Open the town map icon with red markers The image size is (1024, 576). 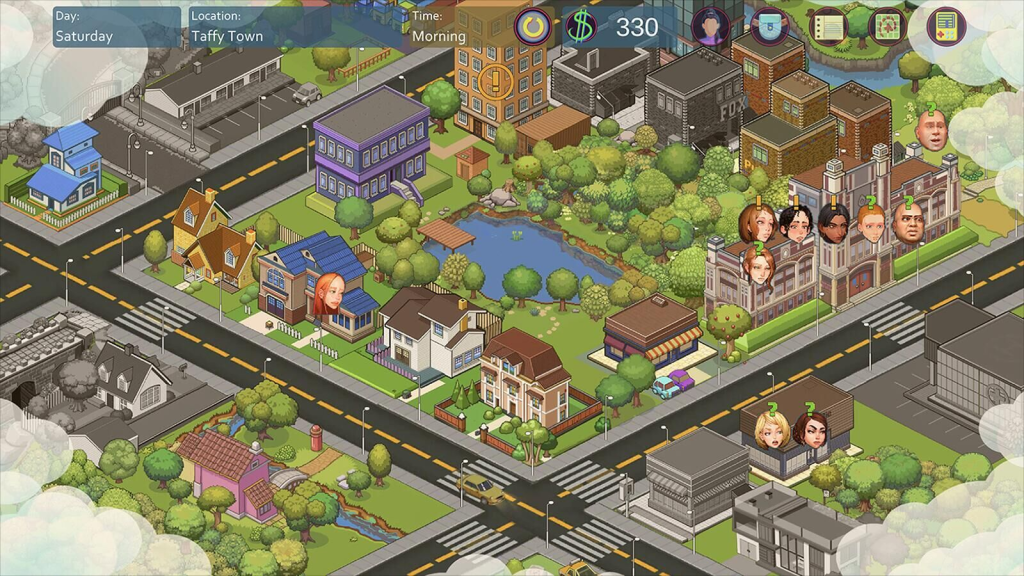[887, 27]
